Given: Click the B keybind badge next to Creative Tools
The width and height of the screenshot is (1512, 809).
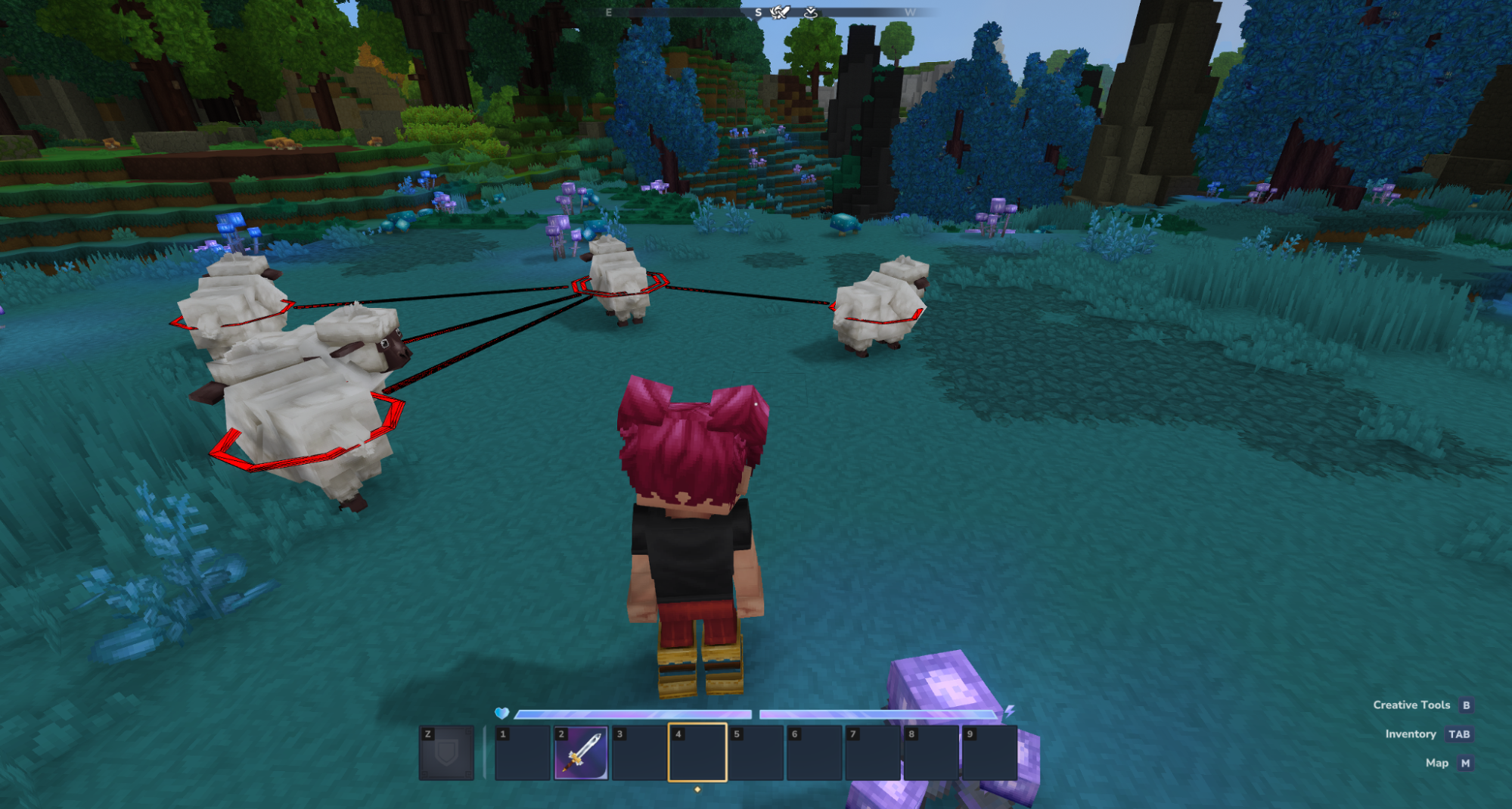Looking at the screenshot, I should 1466,705.
